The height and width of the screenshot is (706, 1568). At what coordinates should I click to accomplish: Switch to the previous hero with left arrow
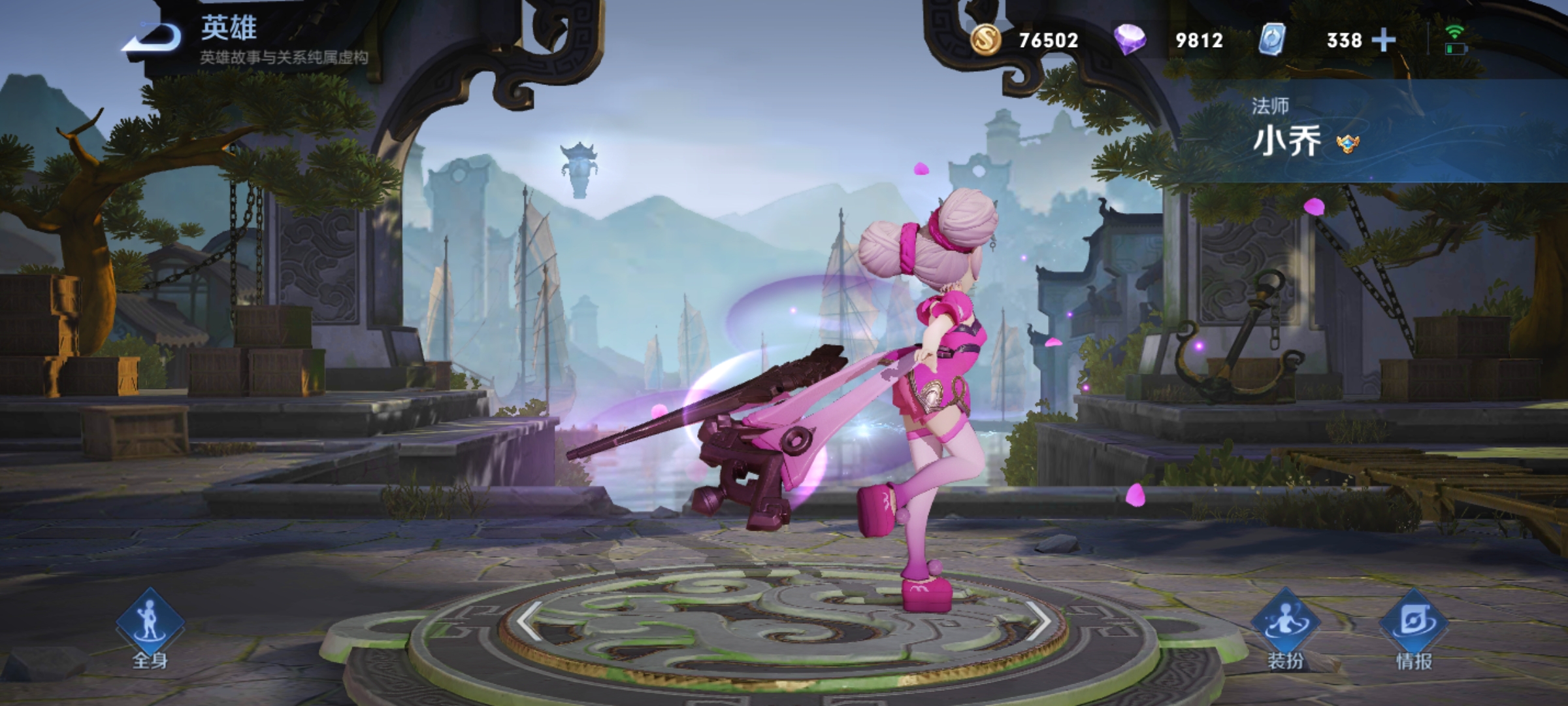pos(530,620)
